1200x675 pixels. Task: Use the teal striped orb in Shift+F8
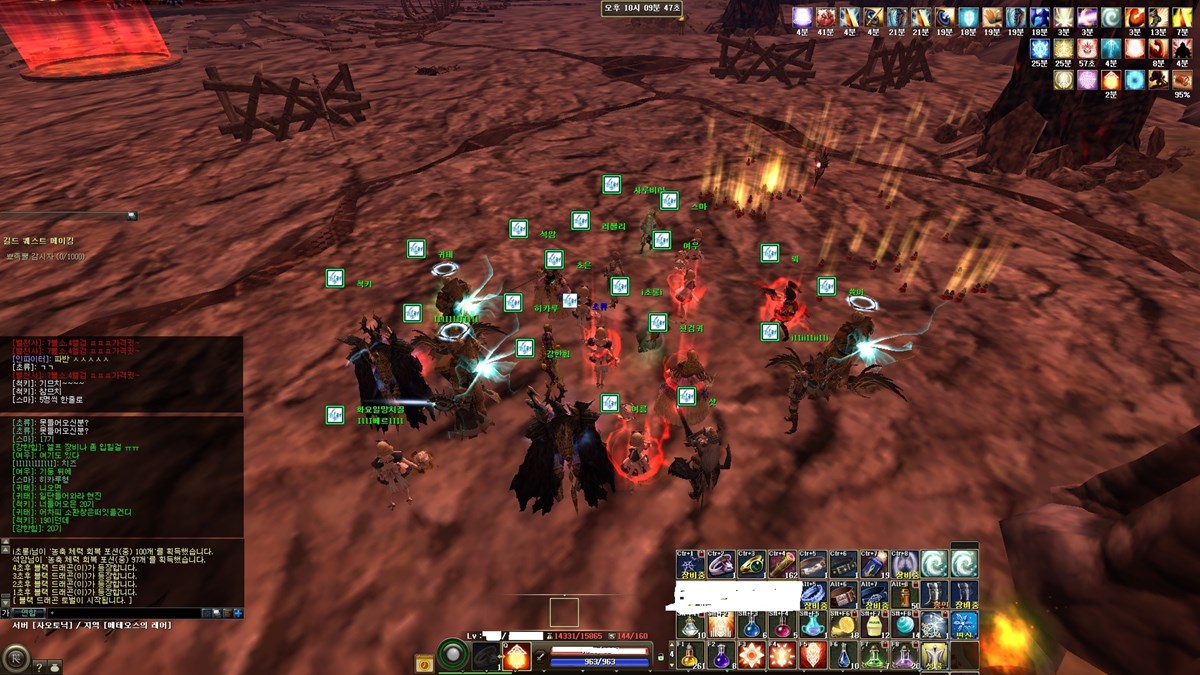pos(904,625)
